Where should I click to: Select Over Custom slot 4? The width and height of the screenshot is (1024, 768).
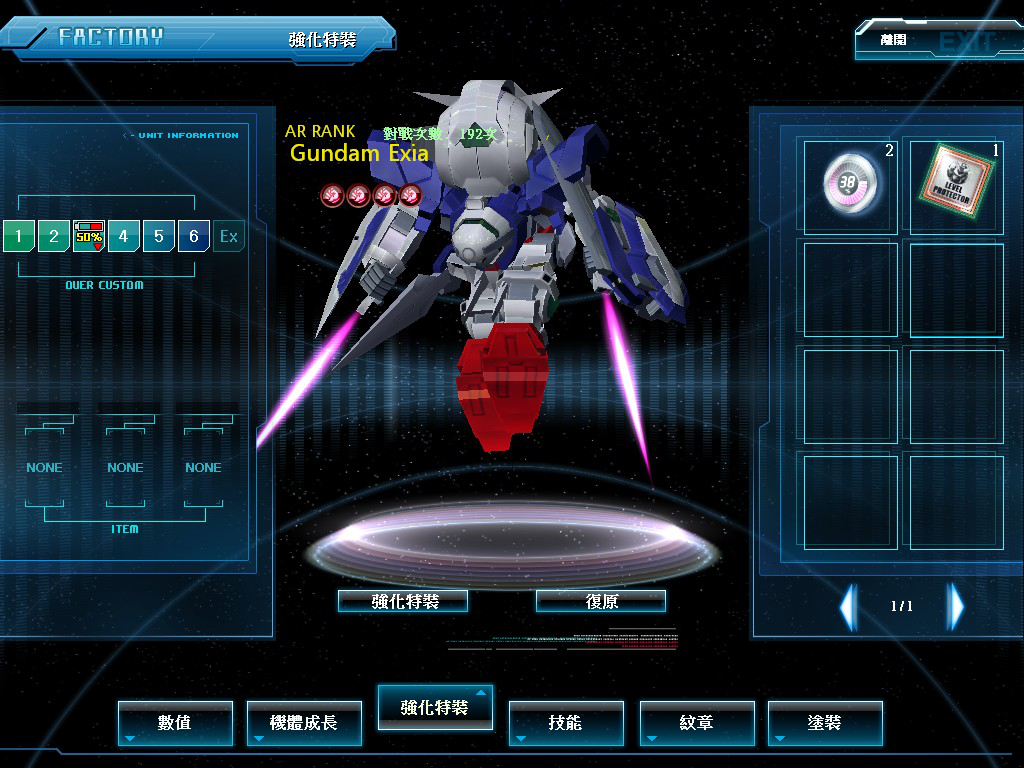tap(123, 237)
